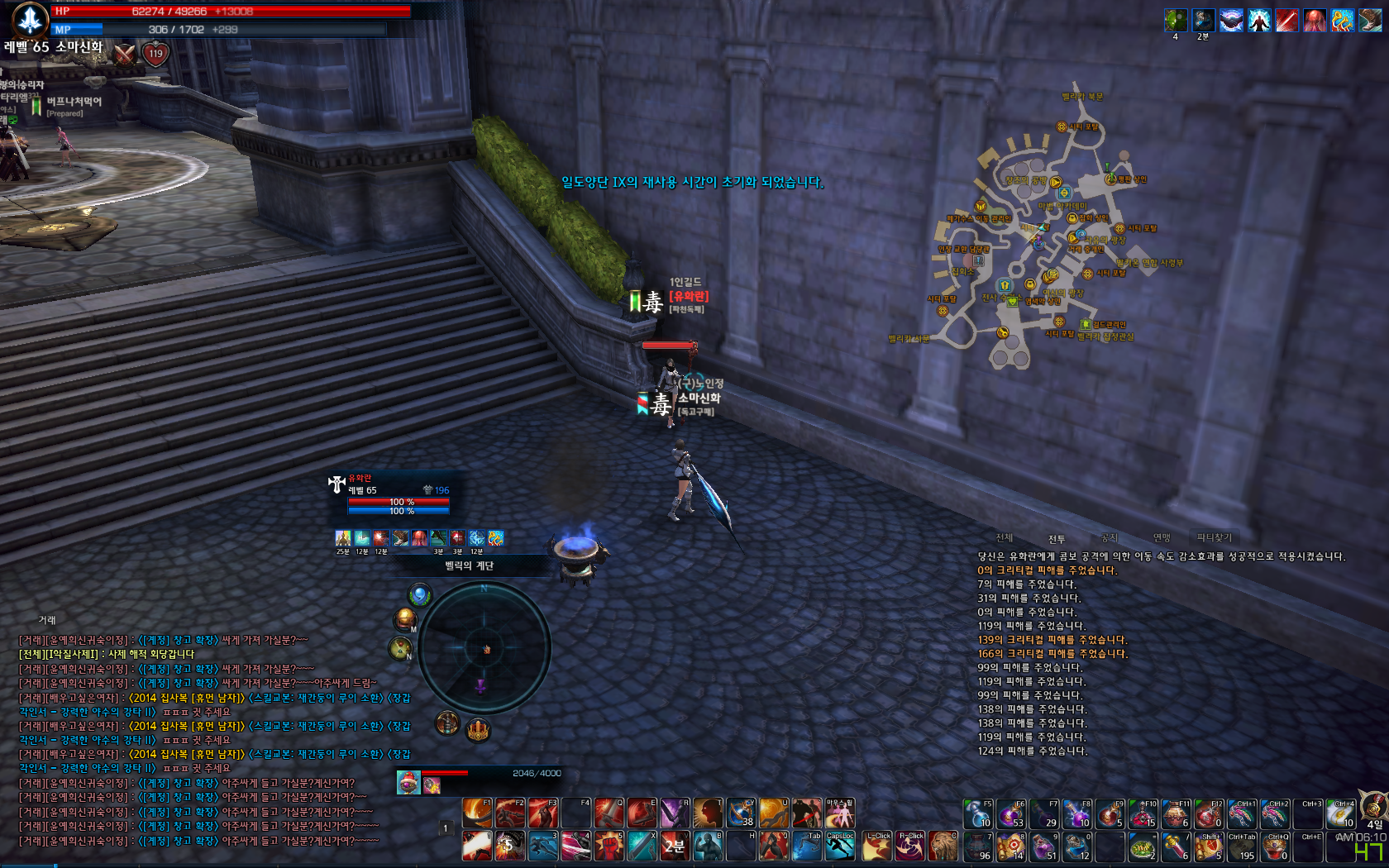Switch to the 전체 chat tab
The height and width of the screenshot is (868, 1389).
tap(1005, 538)
